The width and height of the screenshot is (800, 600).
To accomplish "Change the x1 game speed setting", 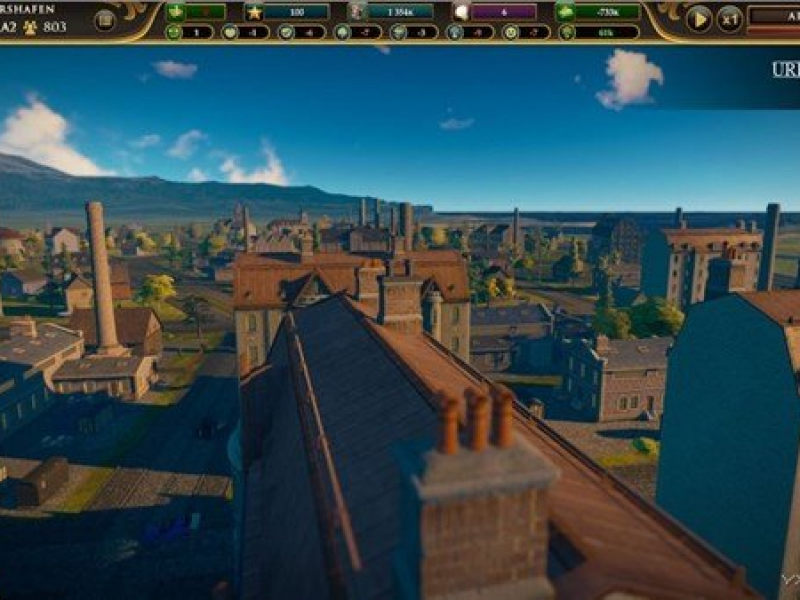I will click(x=730, y=17).
